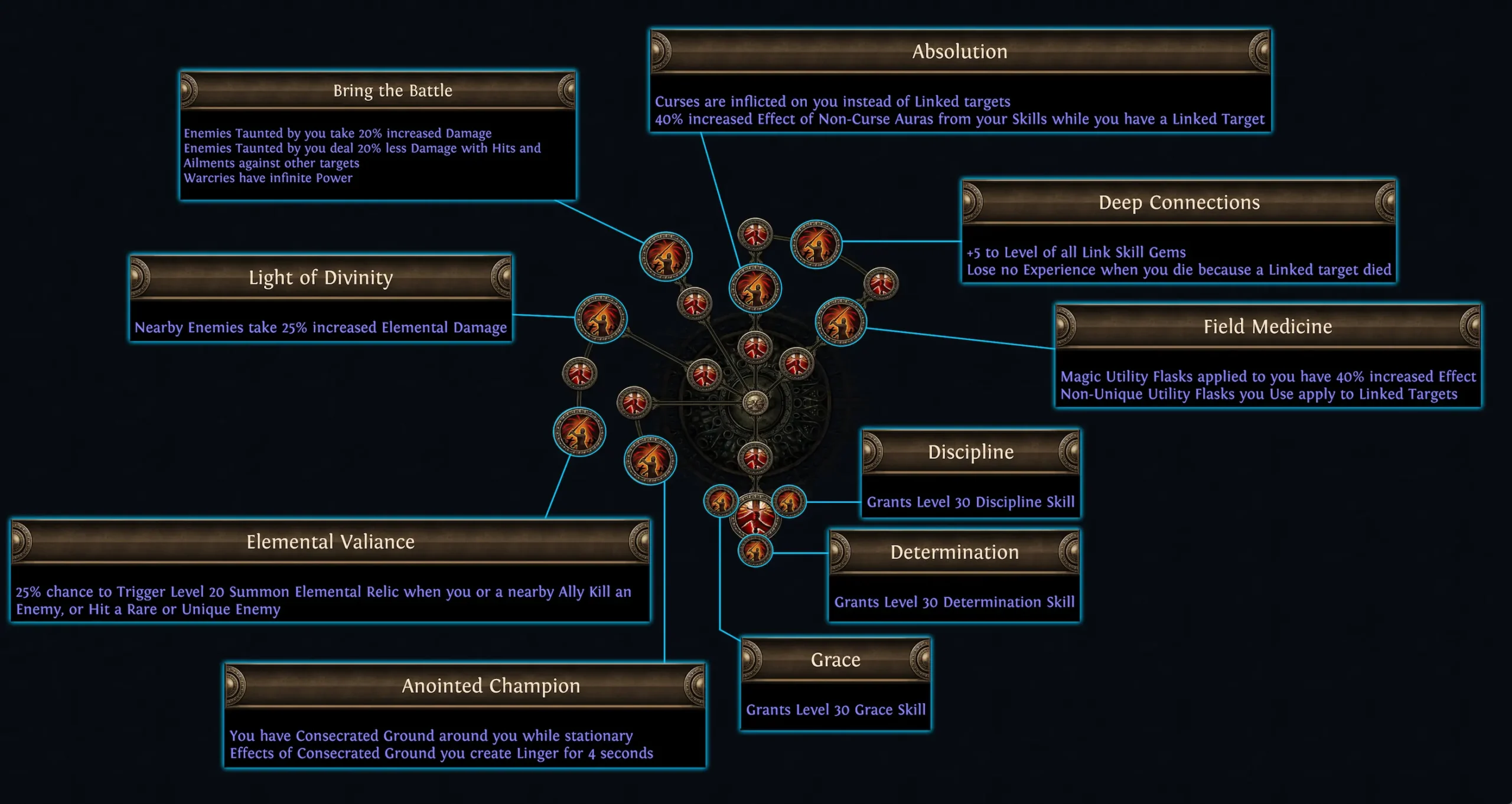Screen dimensions: 1512x804
Task: Select the Bring the Battle passive node
Action: click(x=666, y=258)
